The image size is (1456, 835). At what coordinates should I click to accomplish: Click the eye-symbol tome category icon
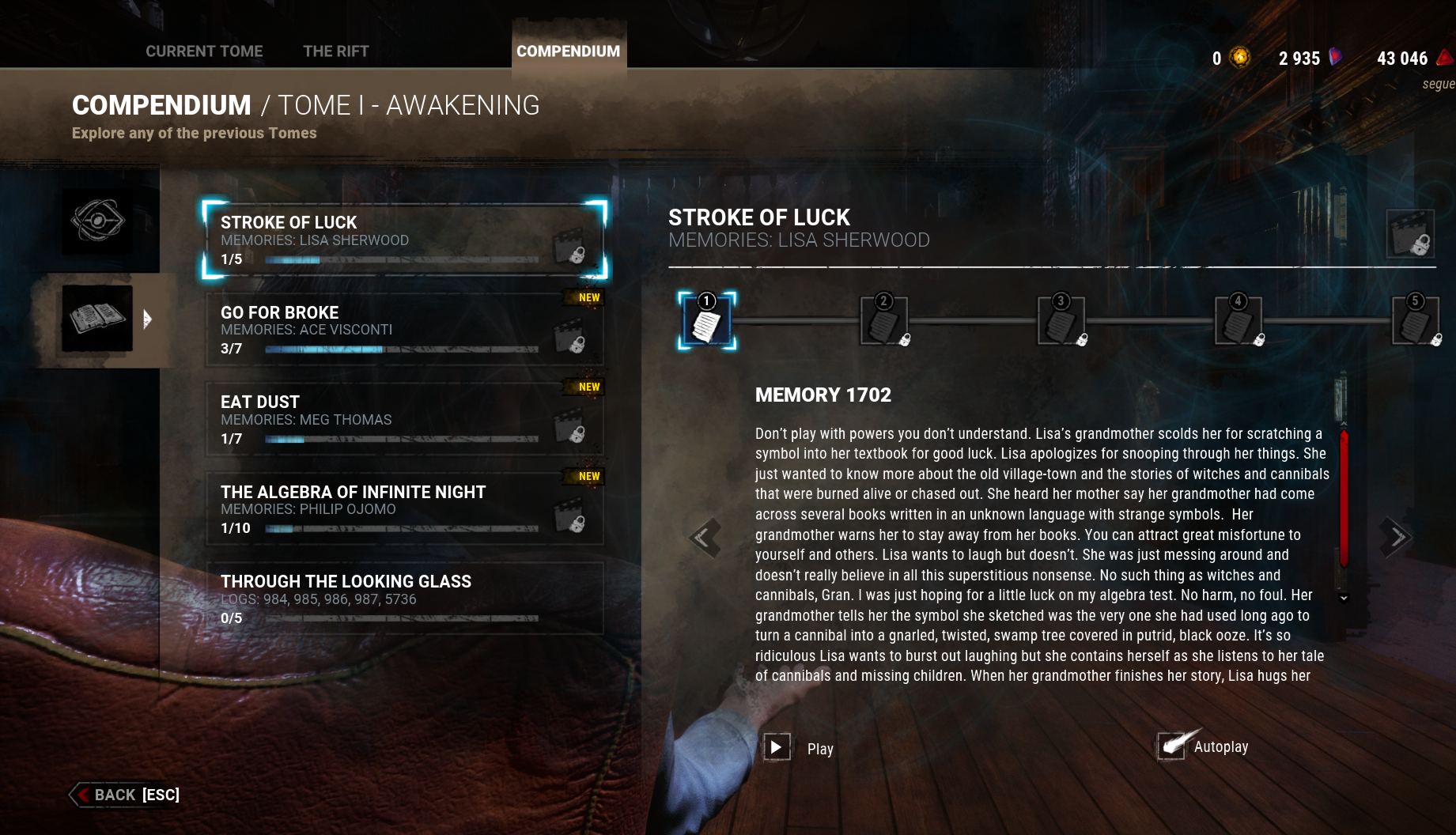[97, 221]
